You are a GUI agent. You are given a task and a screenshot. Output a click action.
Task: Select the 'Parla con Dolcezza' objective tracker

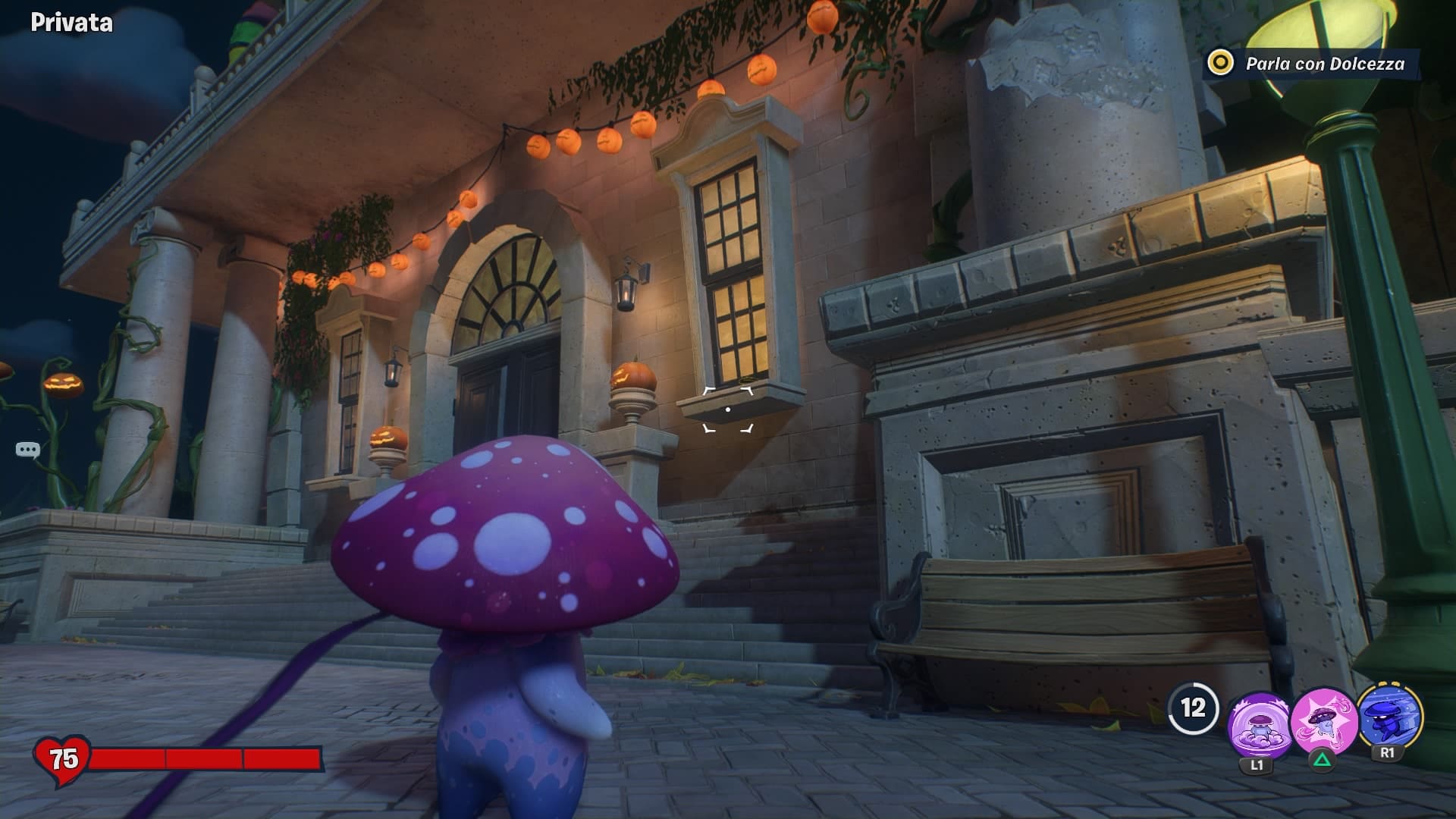pos(1312,64)
